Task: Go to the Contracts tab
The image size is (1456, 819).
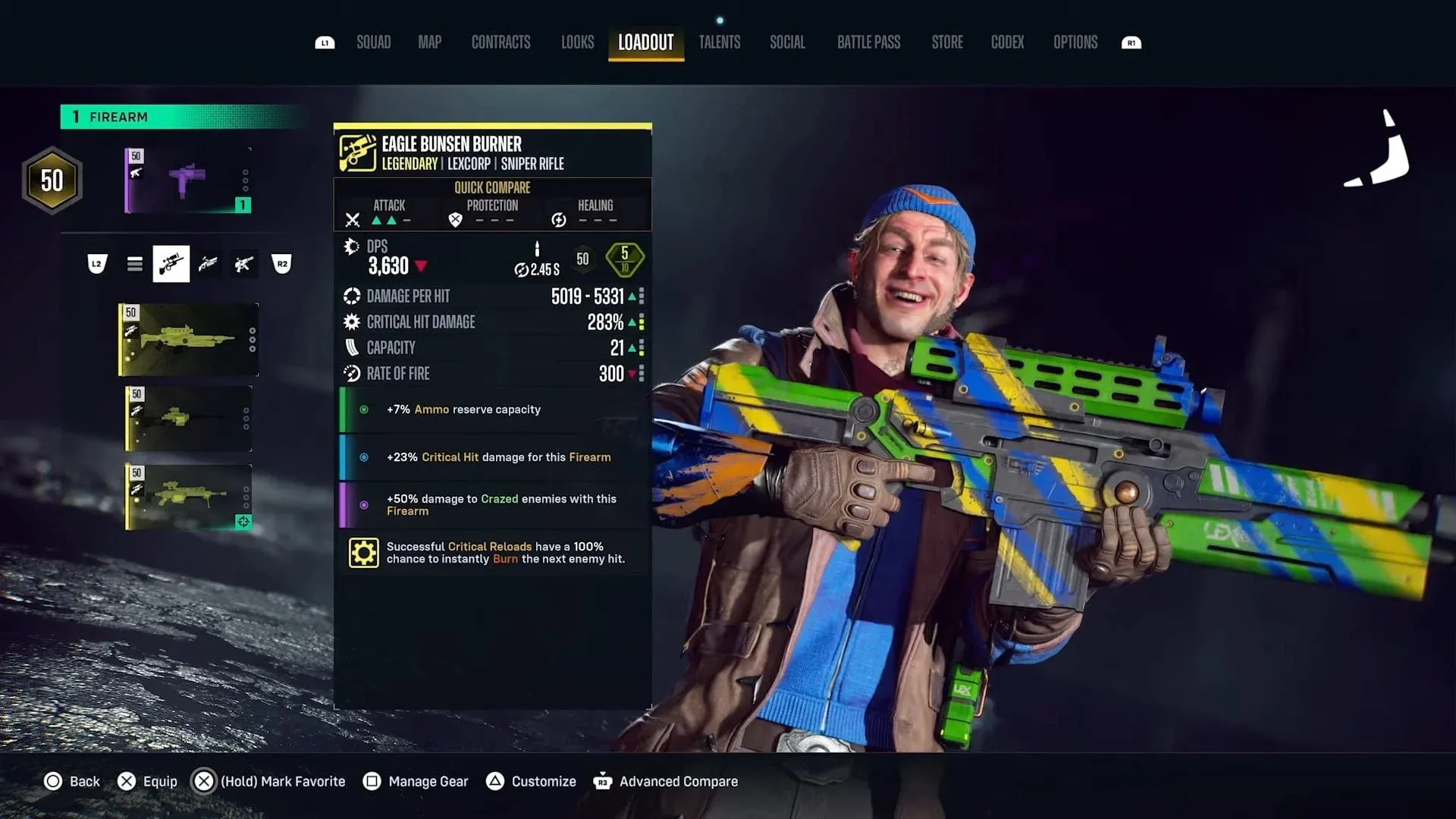Action: click(x=500, y=42)
